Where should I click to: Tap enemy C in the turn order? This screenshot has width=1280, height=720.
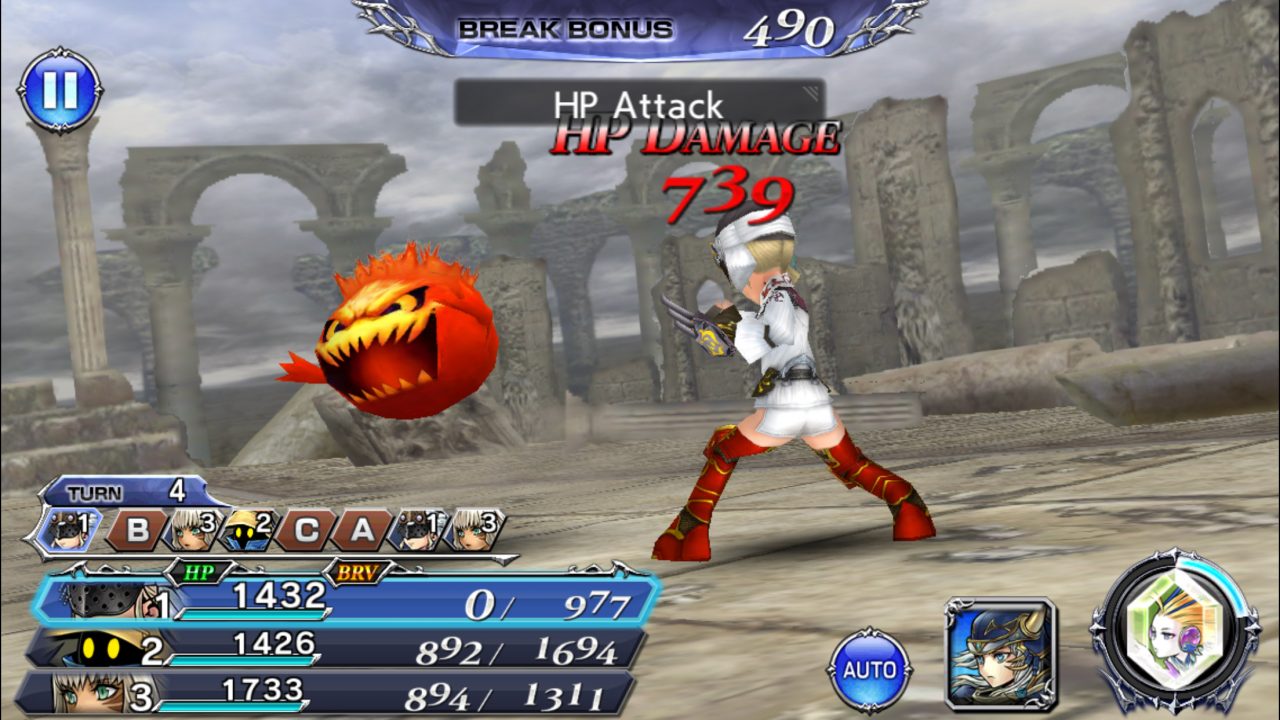click(305, 530)
